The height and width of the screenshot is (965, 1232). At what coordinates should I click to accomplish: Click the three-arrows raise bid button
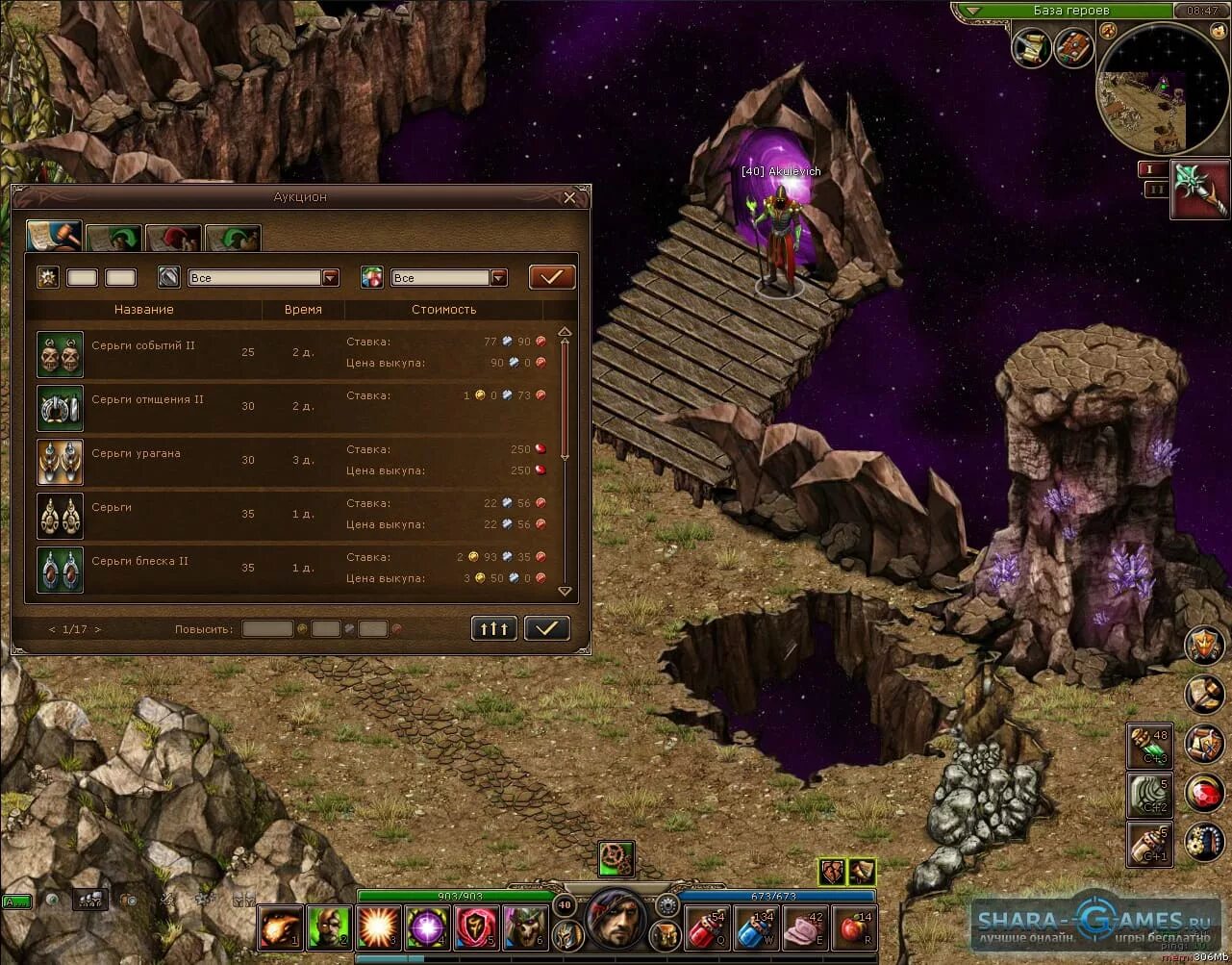point(494,628)
